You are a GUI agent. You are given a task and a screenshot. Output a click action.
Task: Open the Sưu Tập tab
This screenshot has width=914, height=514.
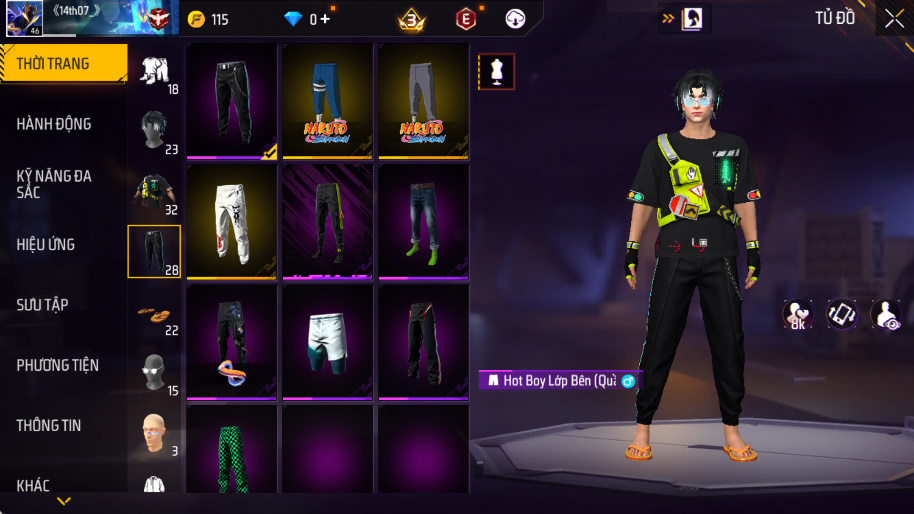point(63,305)
